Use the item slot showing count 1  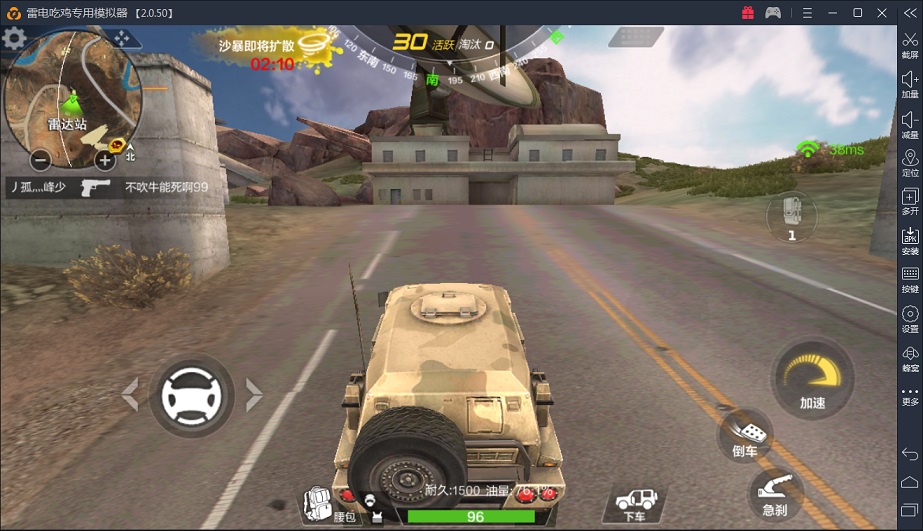coord(791,217)
